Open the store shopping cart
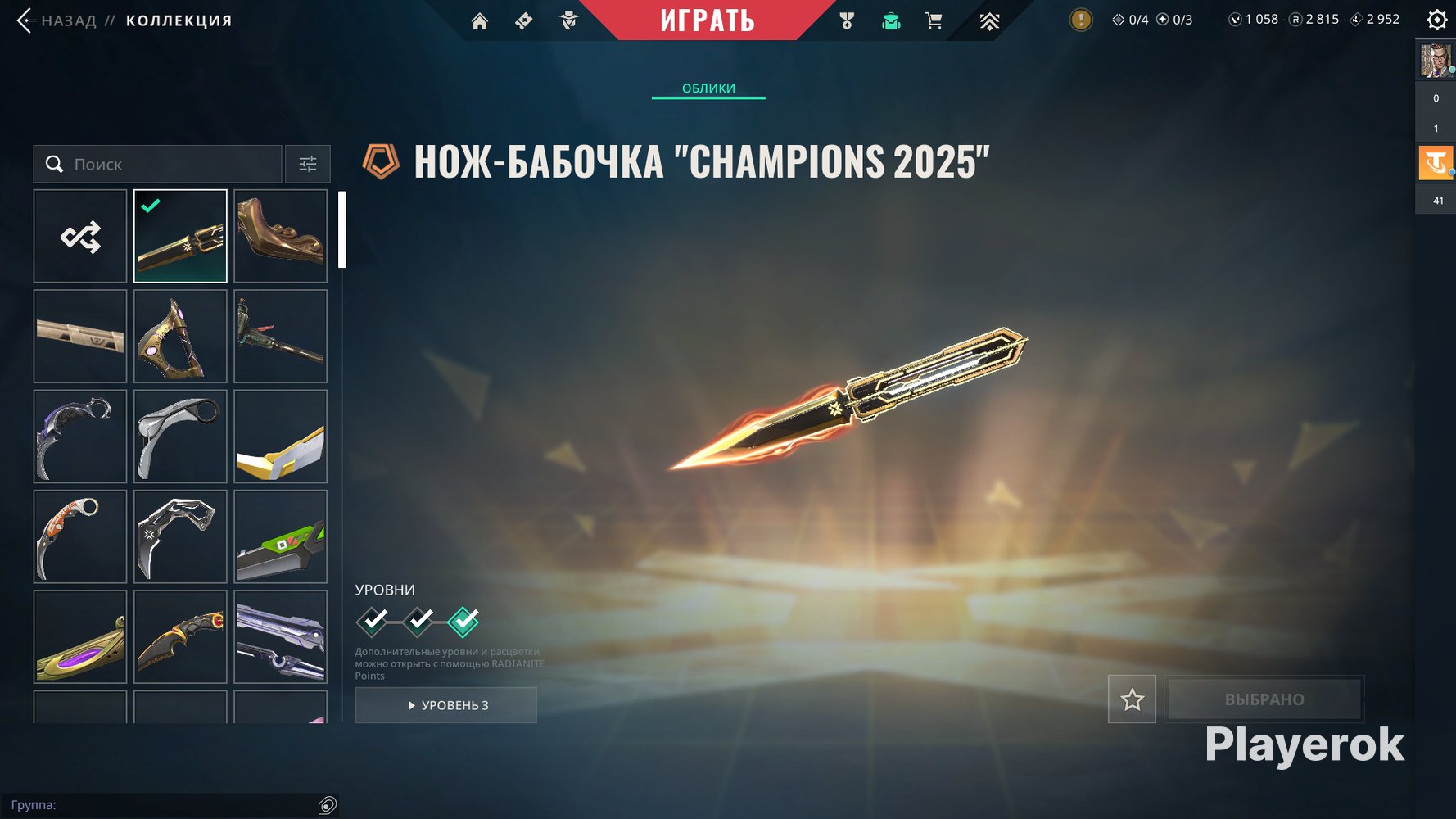The width and height of the screenshot is (1456, 819). 934,21
